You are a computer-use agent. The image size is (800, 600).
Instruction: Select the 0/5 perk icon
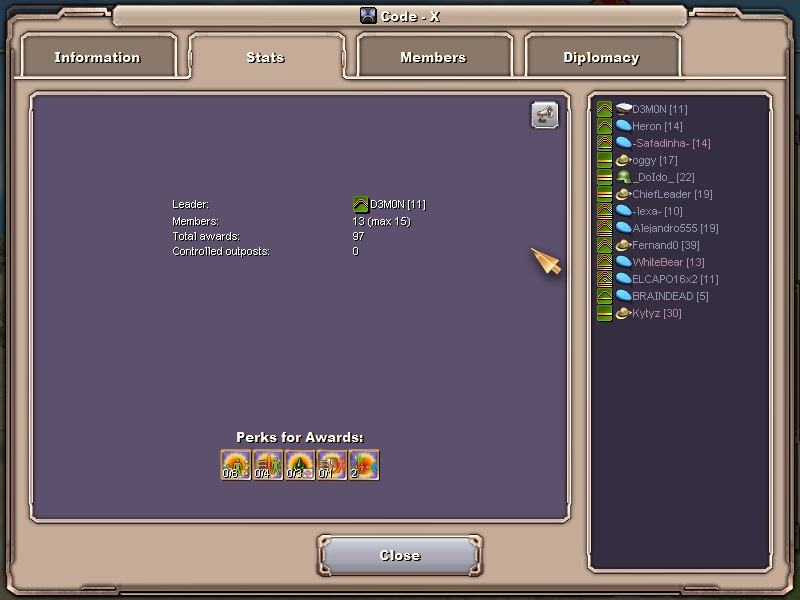236,465
